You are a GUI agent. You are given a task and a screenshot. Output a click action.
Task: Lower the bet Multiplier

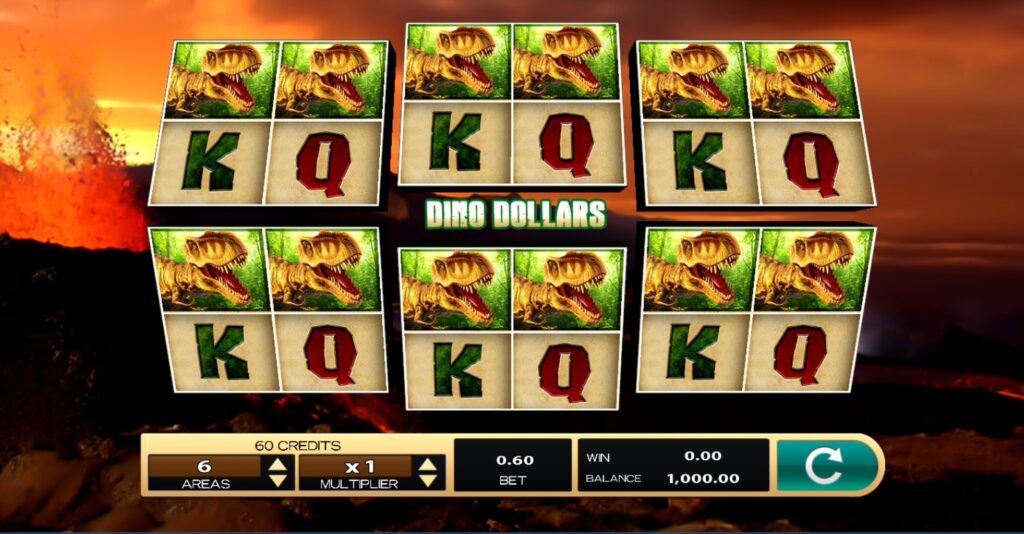429,481
